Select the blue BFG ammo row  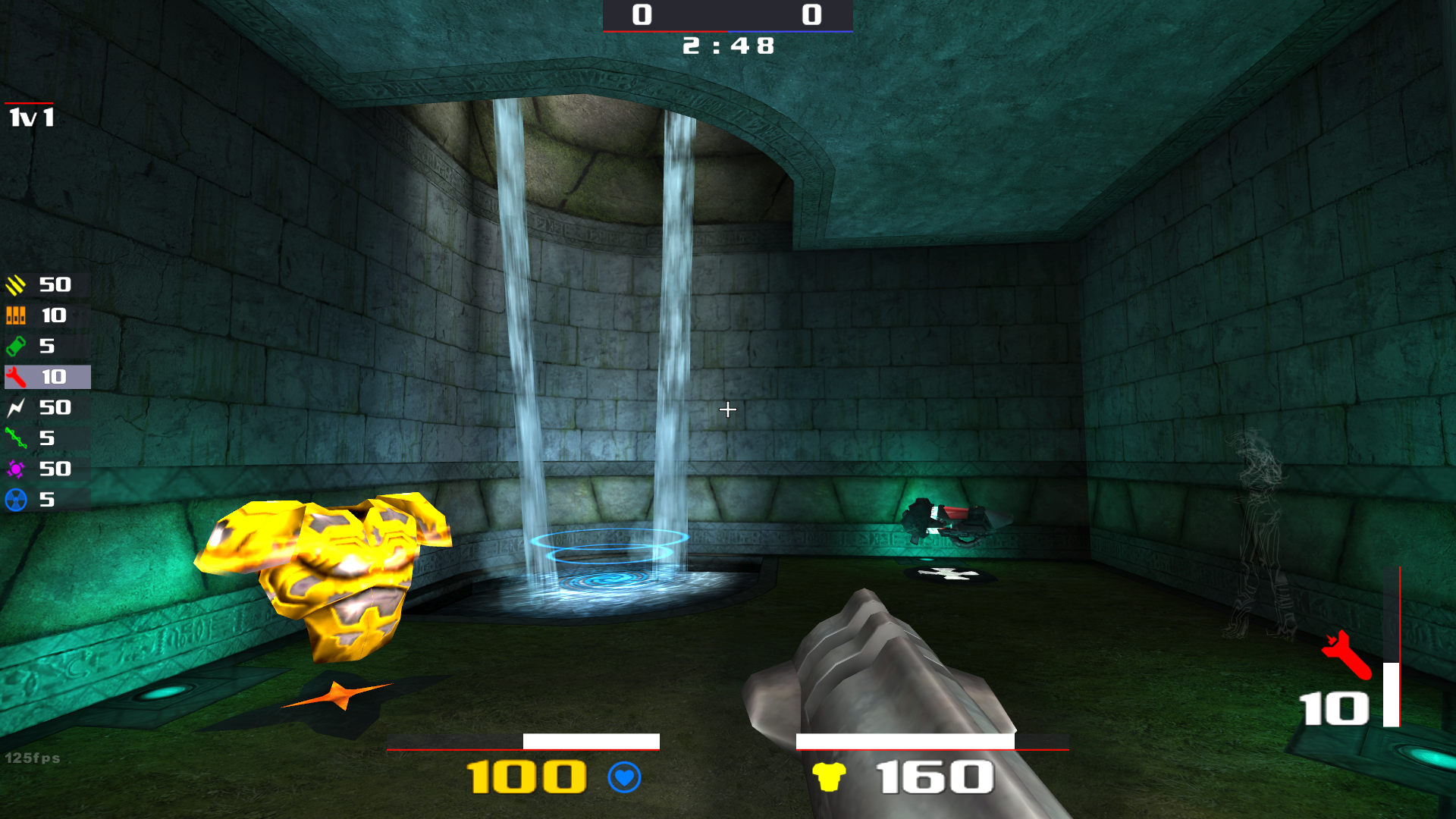[45, 500]
